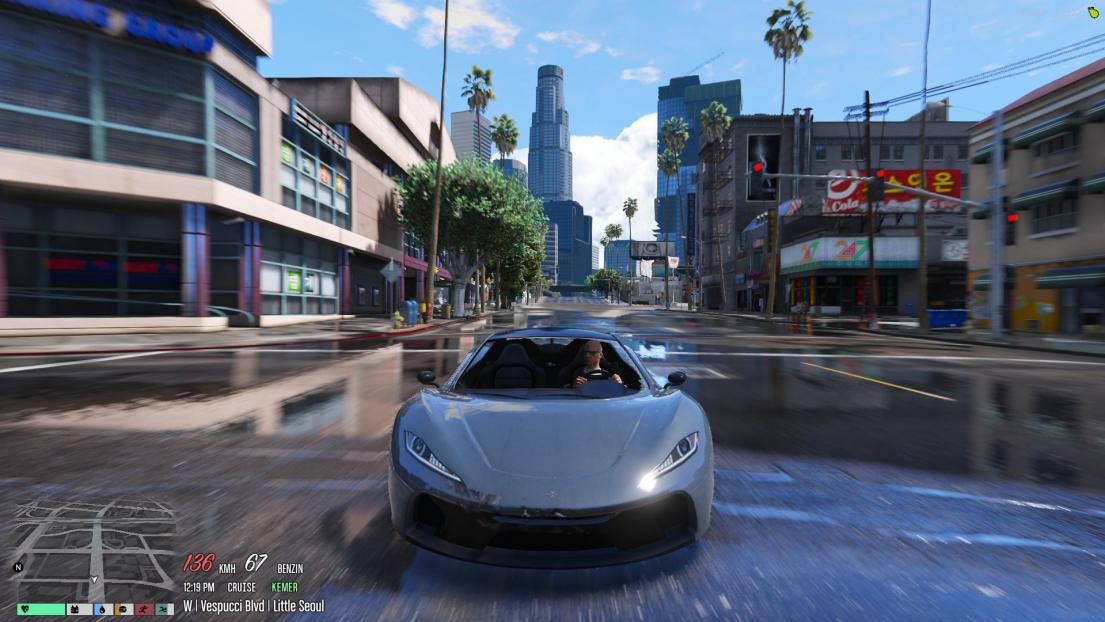The height and width of the screenshot is (622, 1105).
Task: Click the yellow-green icon in the top corner
Action: 1093,12
